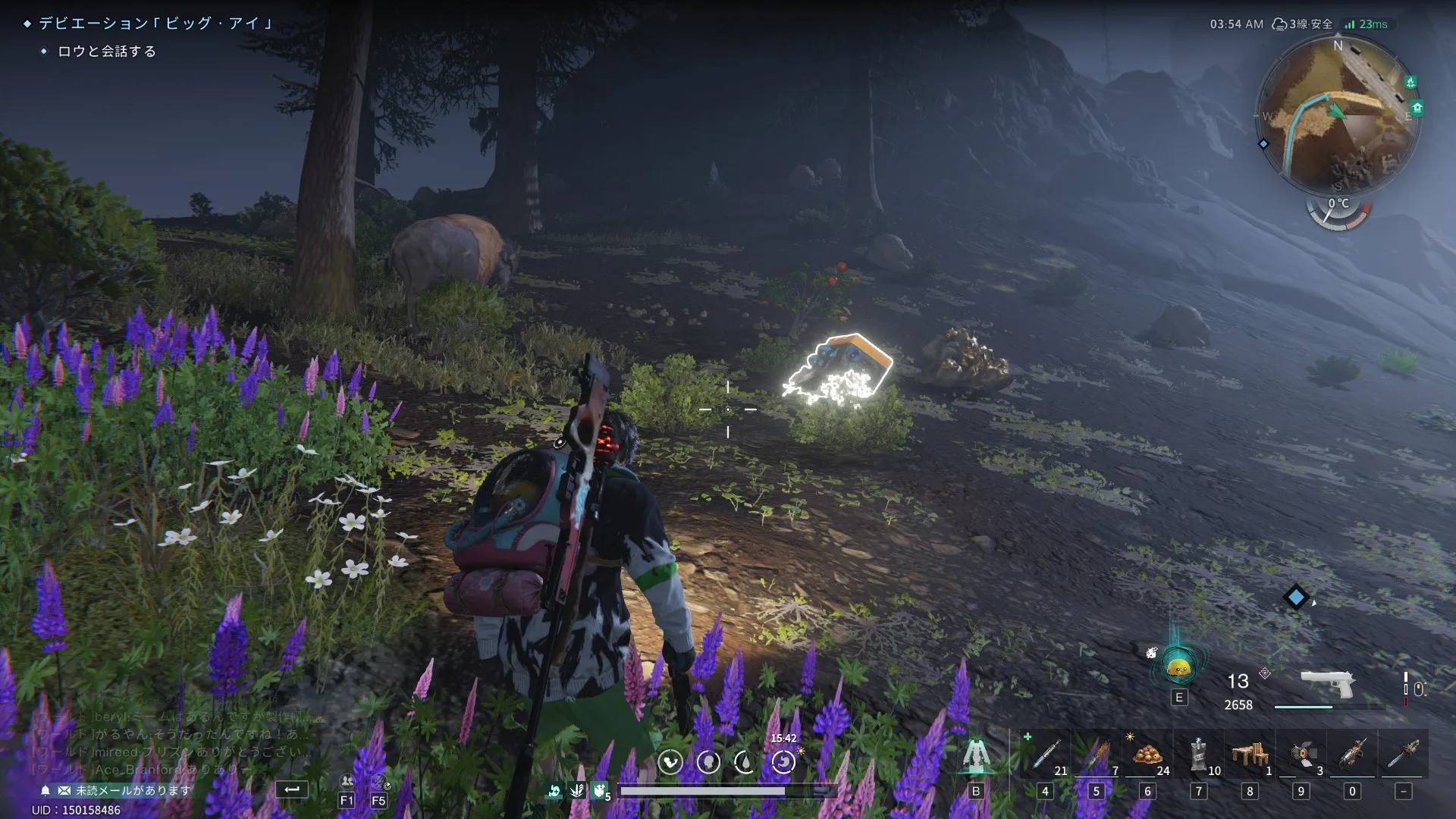
Task: Select the turret deployable icon
Action: coord(976,755)
